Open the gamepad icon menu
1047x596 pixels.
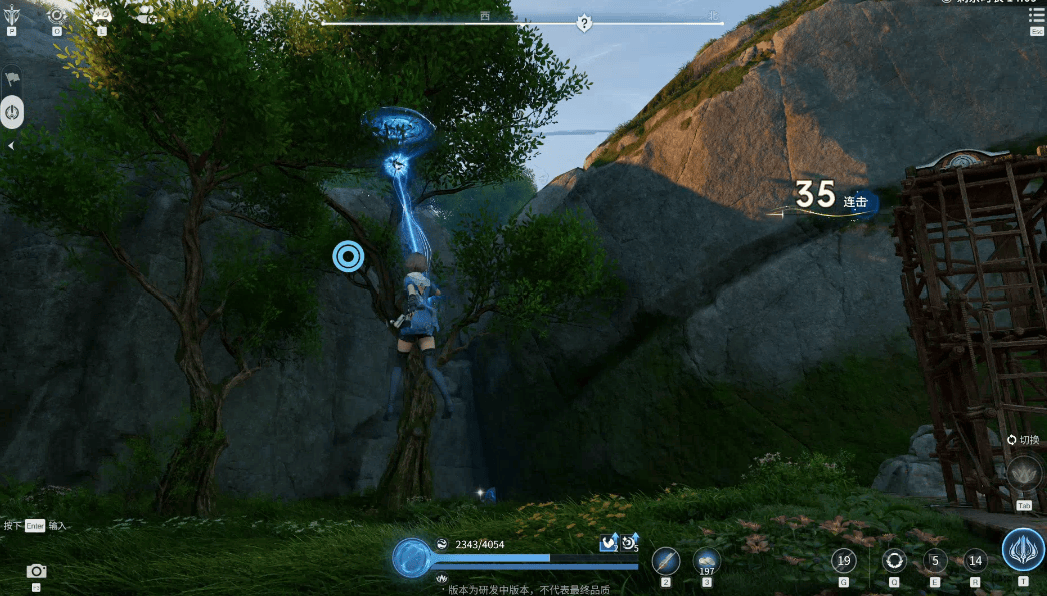click(102, 15)
